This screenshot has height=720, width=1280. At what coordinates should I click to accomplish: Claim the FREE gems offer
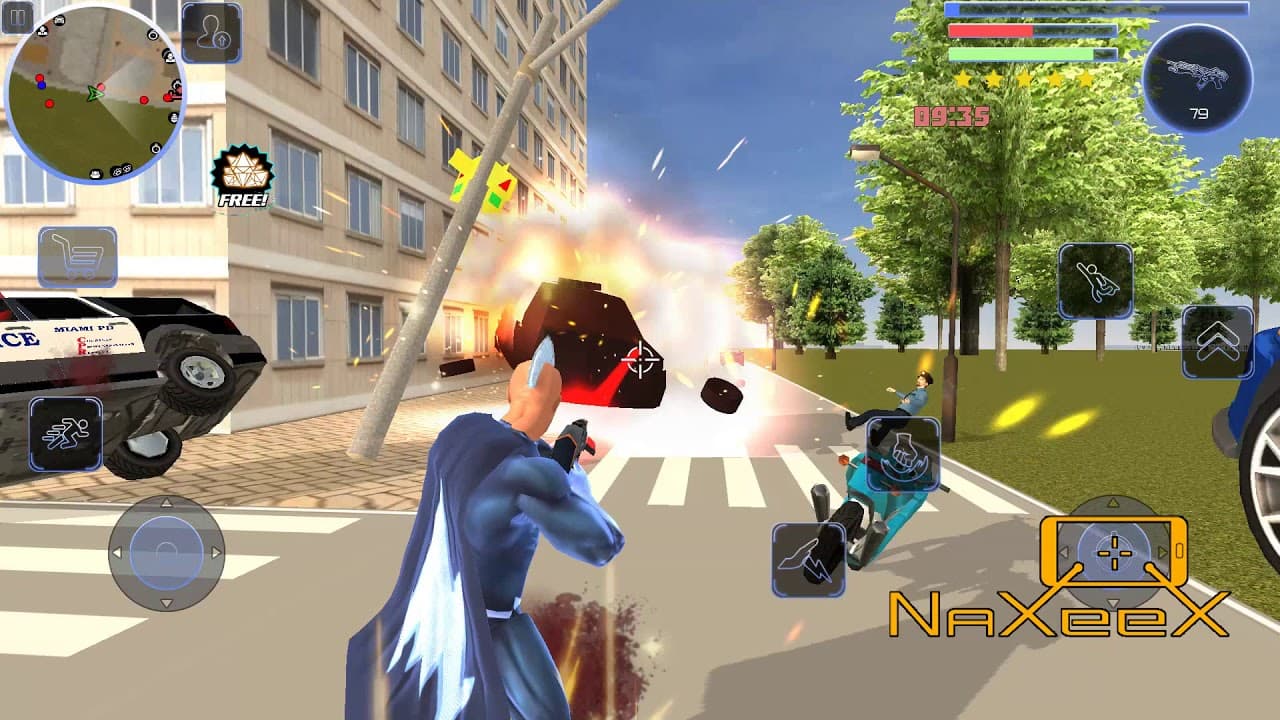pyautogui.click(x=242, y=176)
